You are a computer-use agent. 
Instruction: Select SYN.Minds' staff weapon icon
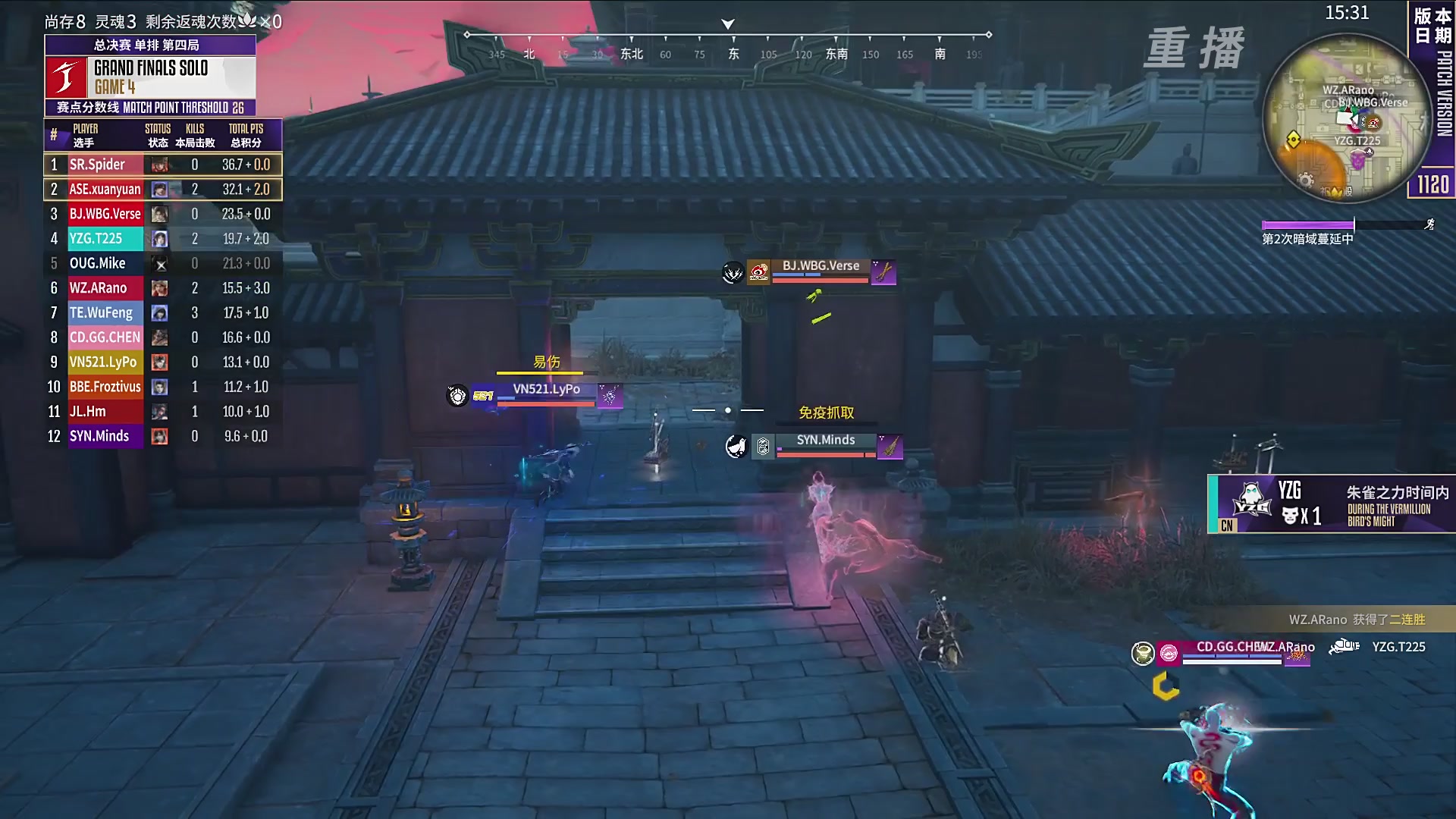[x=891, y=447]
